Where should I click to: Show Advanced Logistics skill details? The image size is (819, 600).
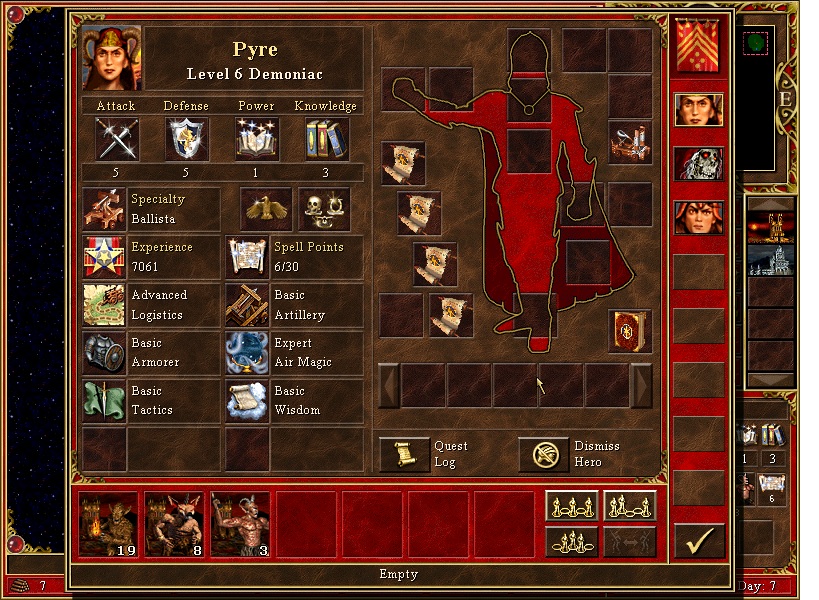coord(104,305)
